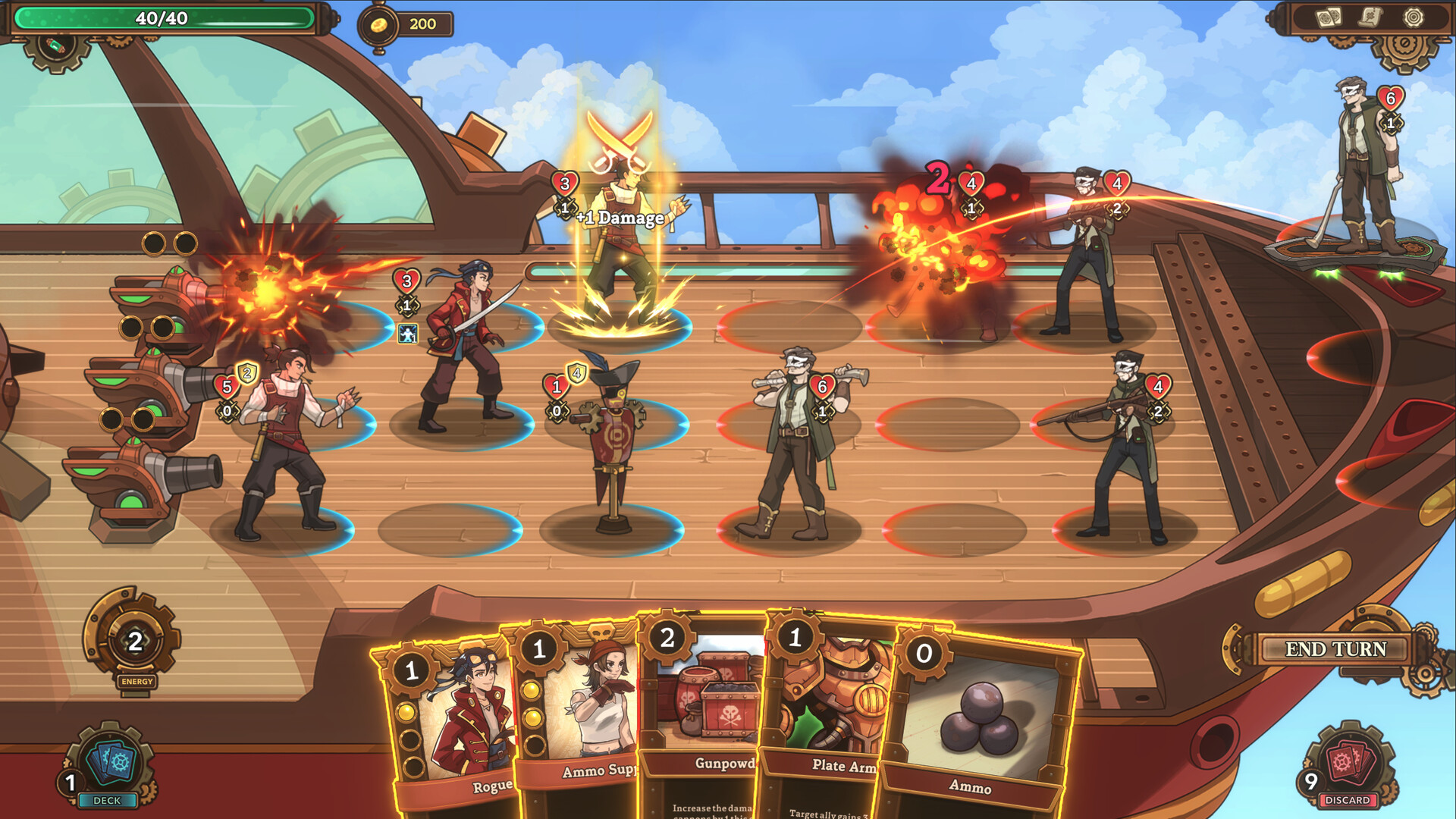
Task: End the current turn
Action: point(1335,649)
